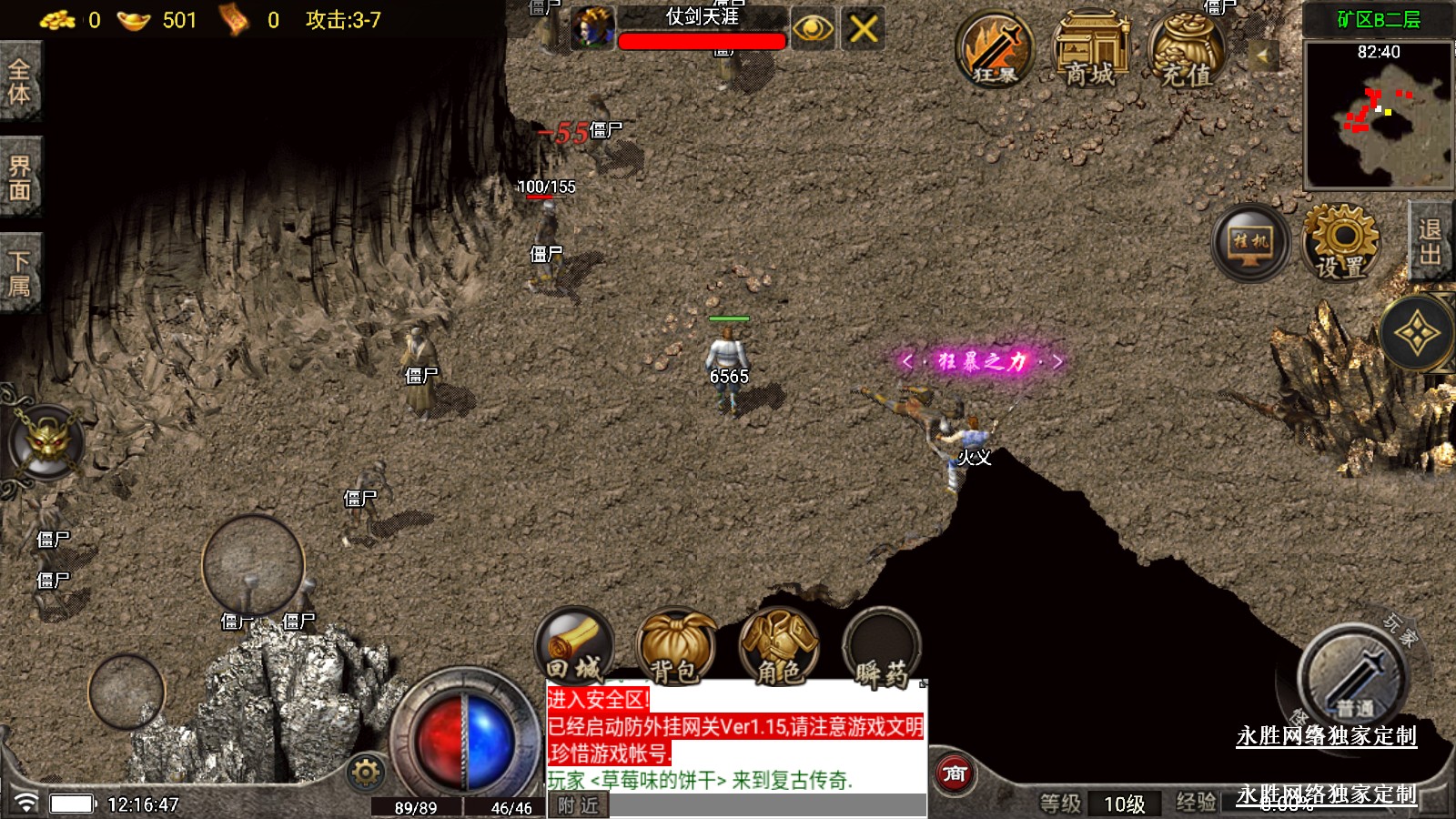The width and height of the screenshot is (1456, 819).
Task: Tap the 退出 exit button
Action: pyautogui.click(x=1430, y=242)
